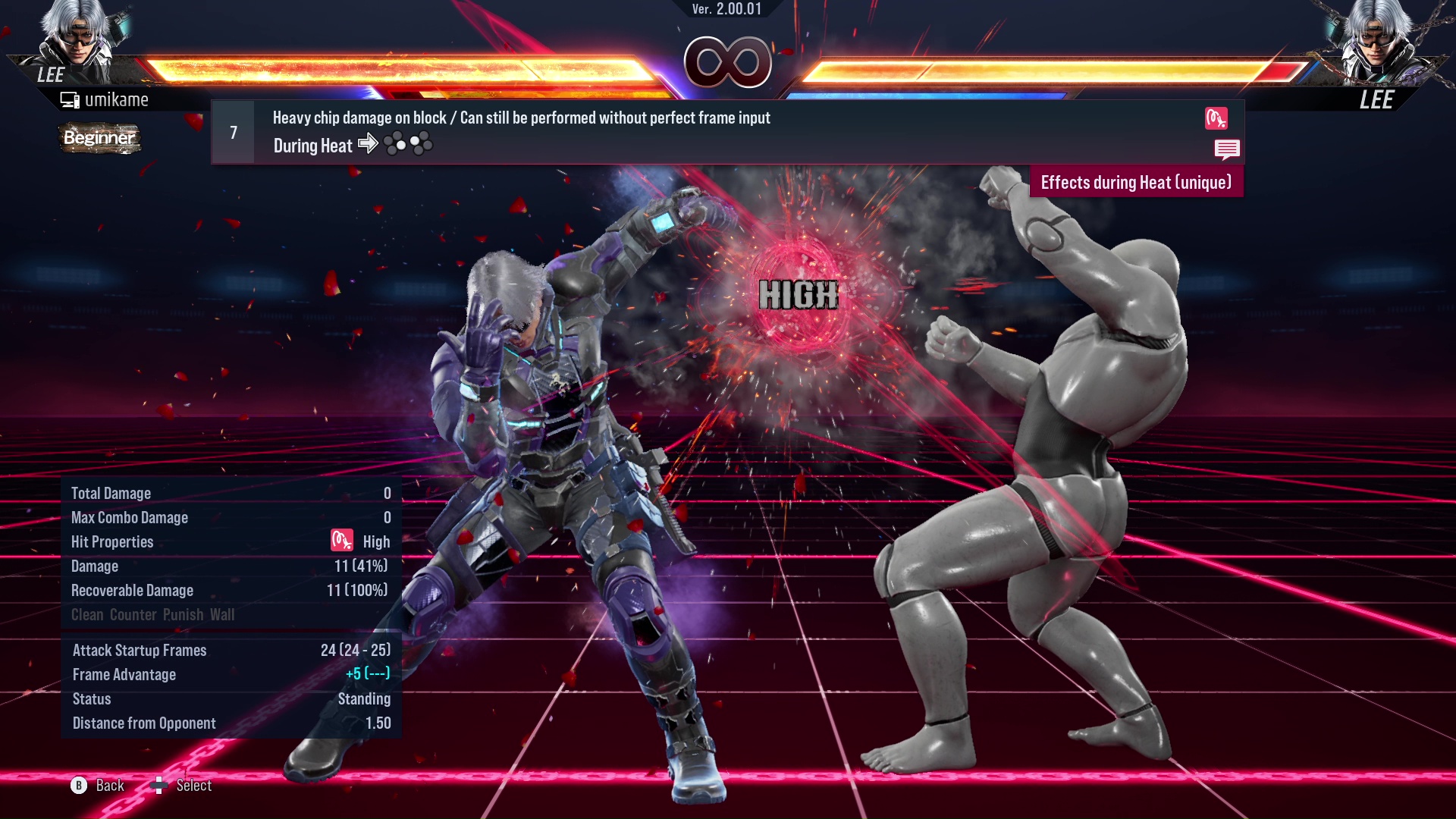Screen dimensions: 1456x819
Task: Select the PC platform icon next to umikame
Action: click(69, 99)
